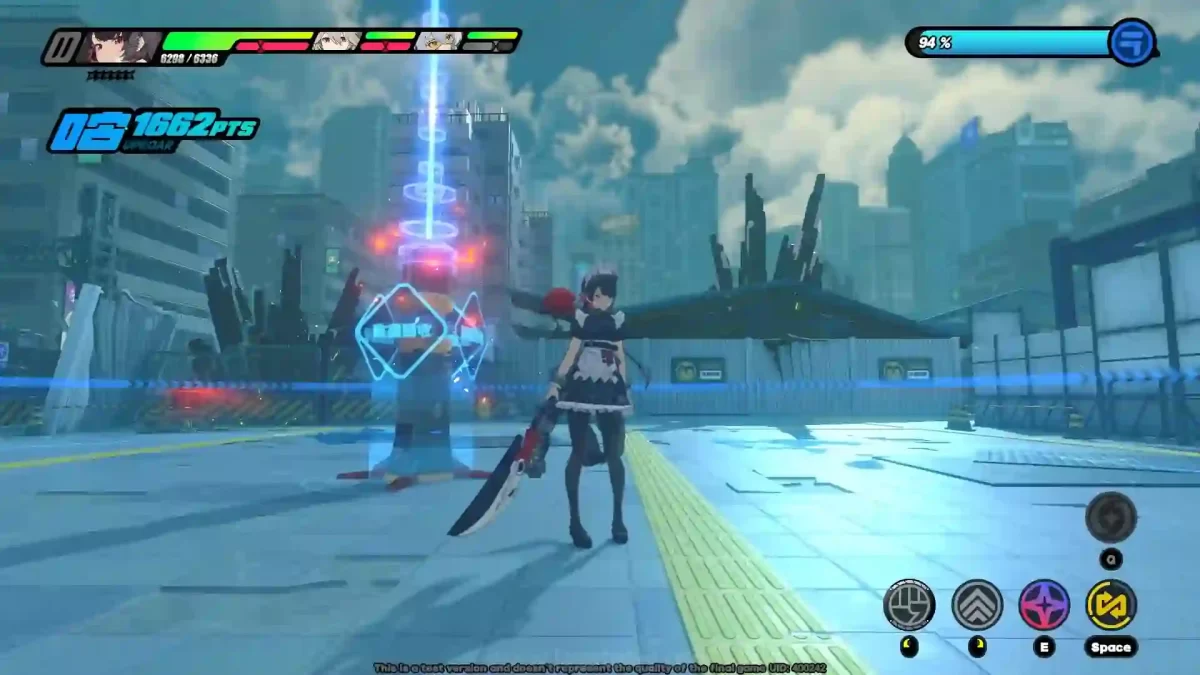Trigger the chevron dodge skill icon
The width and height of the screenshot is (1200, 675).
(x=977, y=604)
